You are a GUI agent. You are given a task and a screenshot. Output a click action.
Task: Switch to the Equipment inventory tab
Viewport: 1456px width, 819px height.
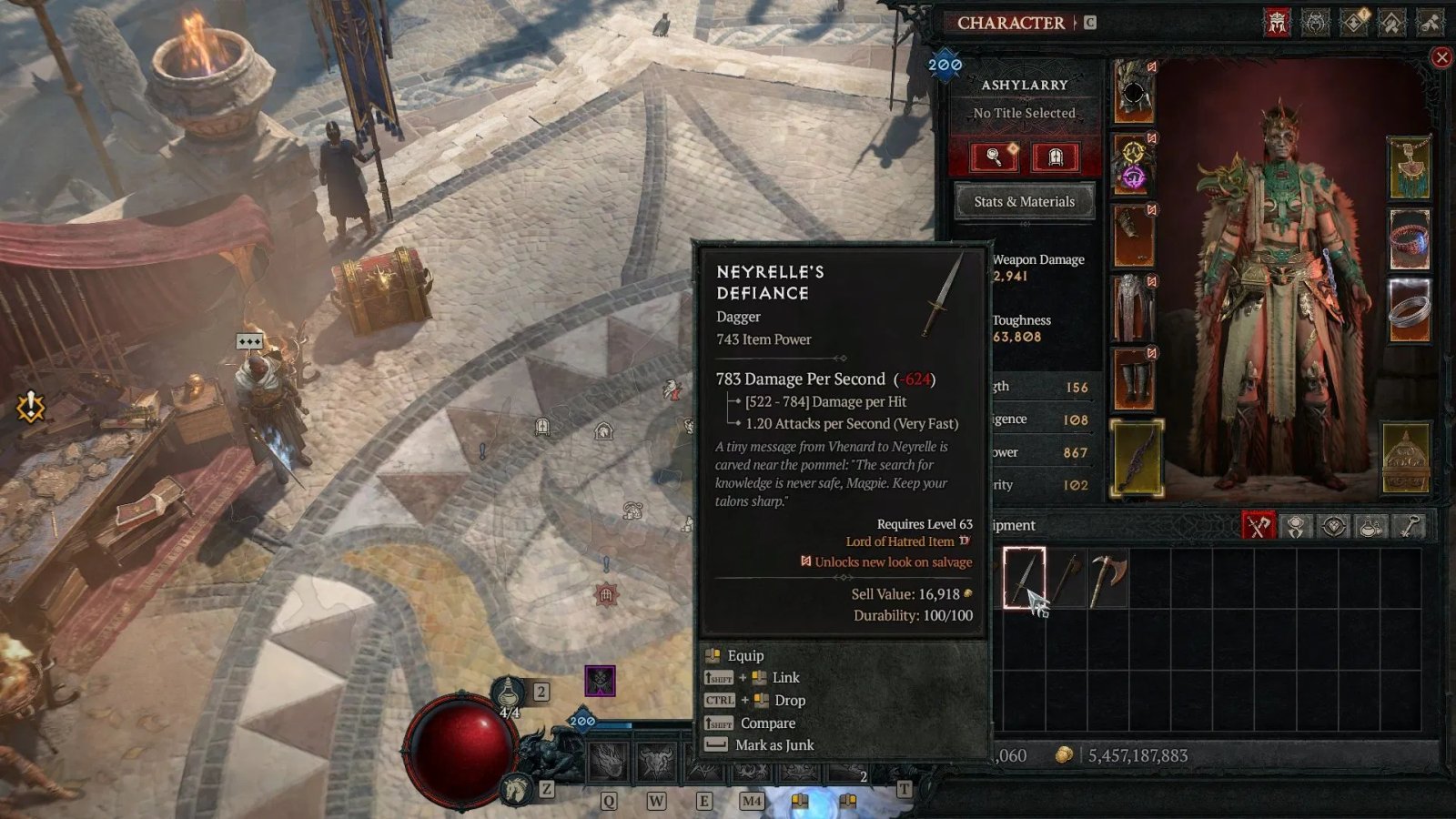tap(1259, 526)
